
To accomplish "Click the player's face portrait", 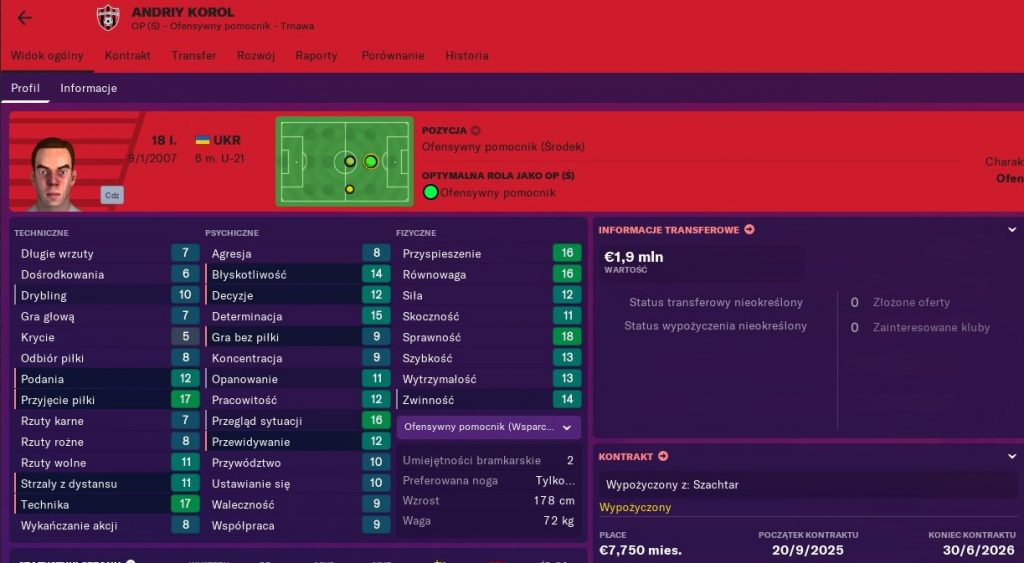I will tap(53, 170).
